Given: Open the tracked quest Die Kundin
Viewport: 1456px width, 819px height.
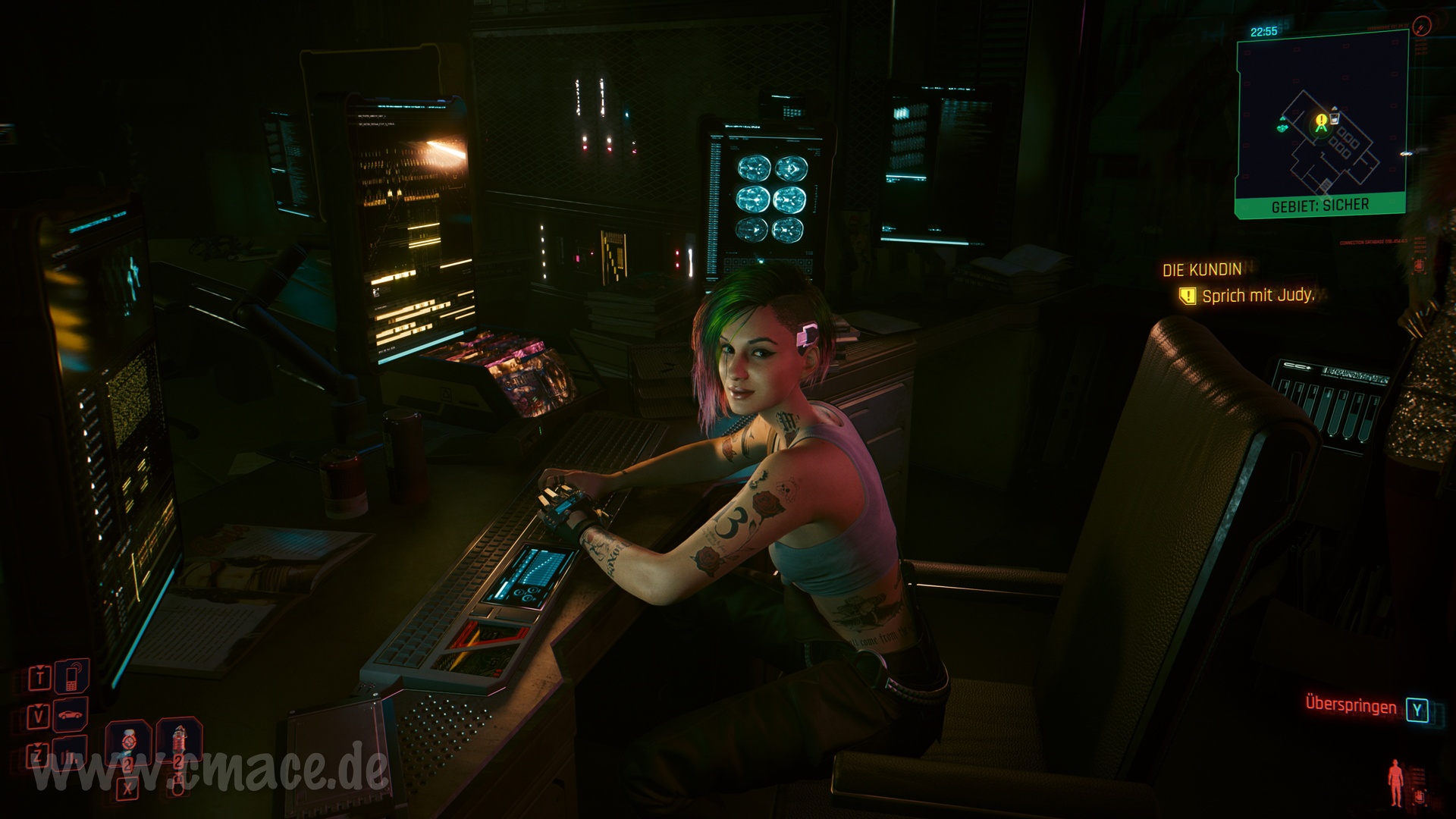Looking at the screenshot, I should 1202,269.
